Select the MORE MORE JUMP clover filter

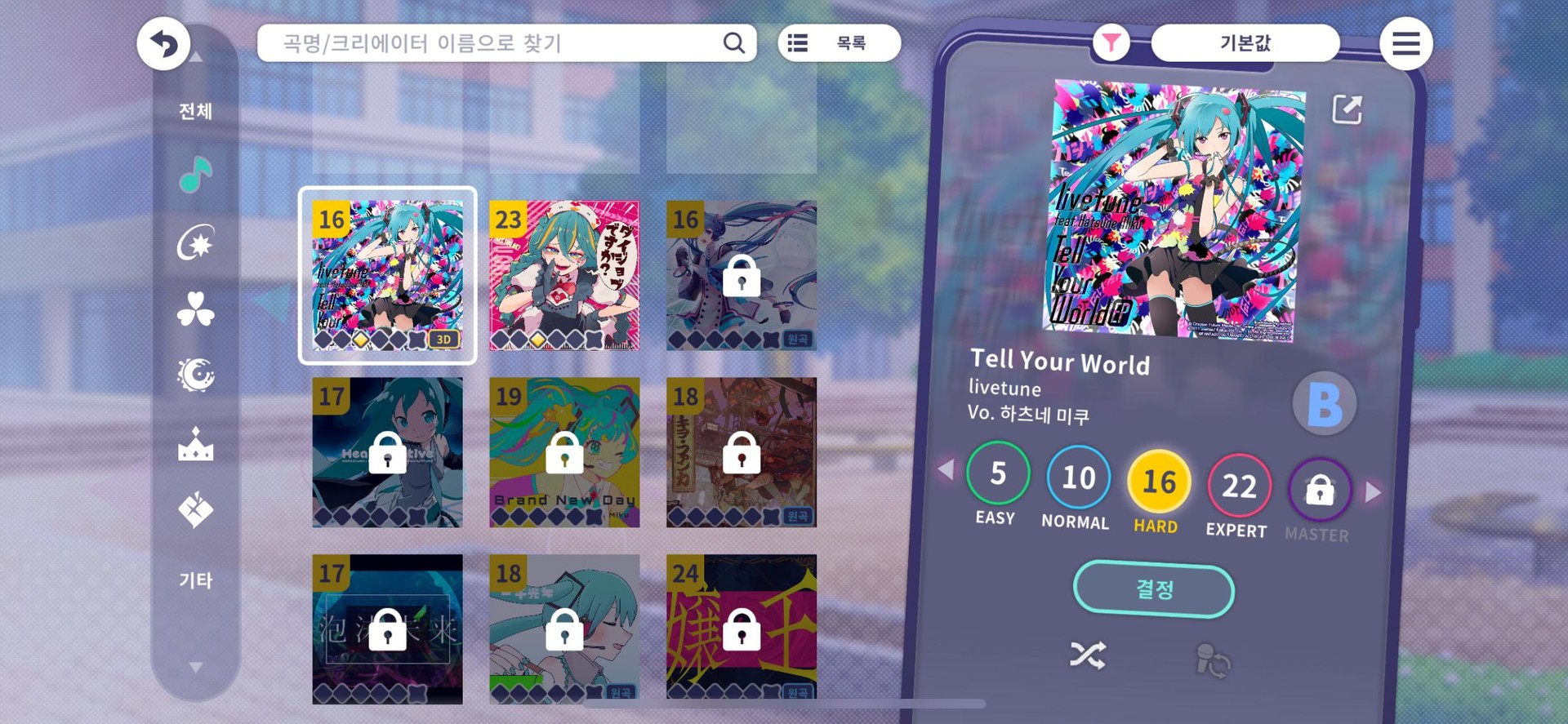pos(194,309)
